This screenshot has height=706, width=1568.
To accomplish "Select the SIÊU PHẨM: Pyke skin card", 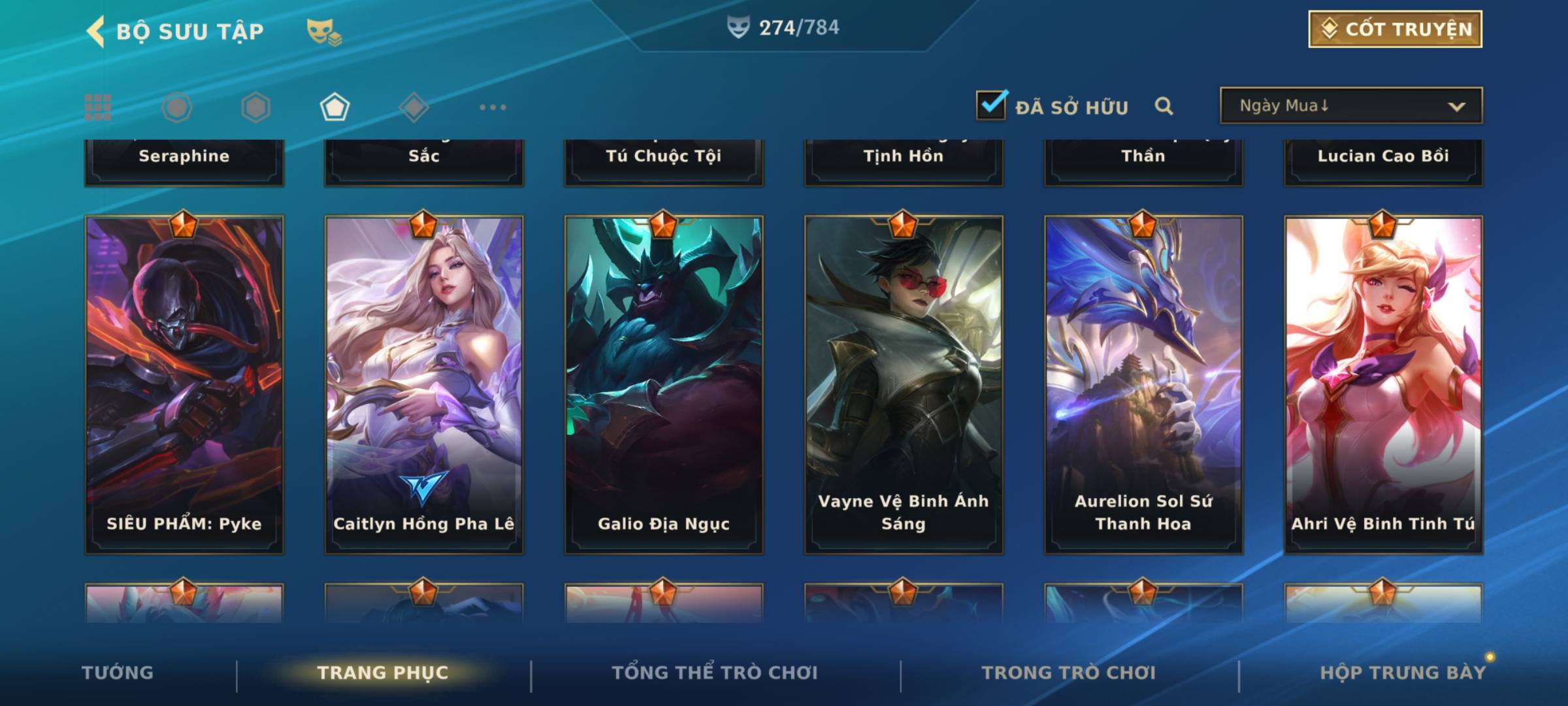I will pos(184,384).
